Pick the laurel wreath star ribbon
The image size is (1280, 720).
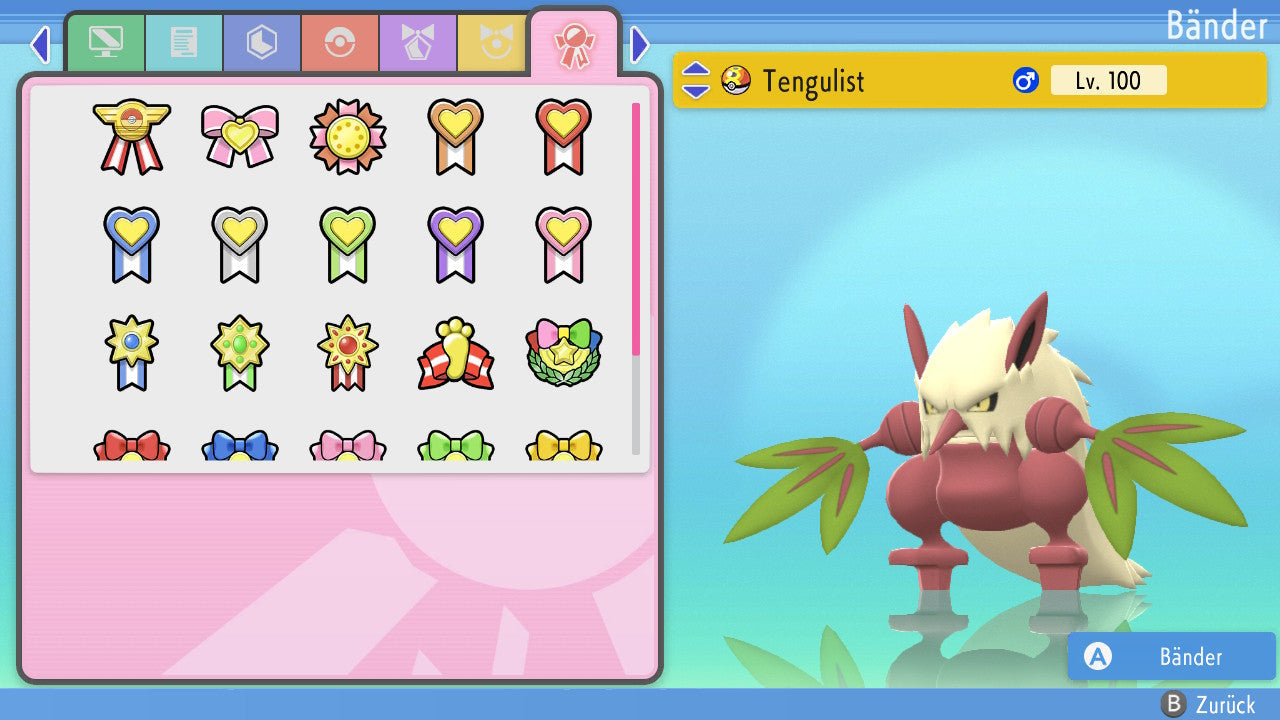tap(564, 353)
